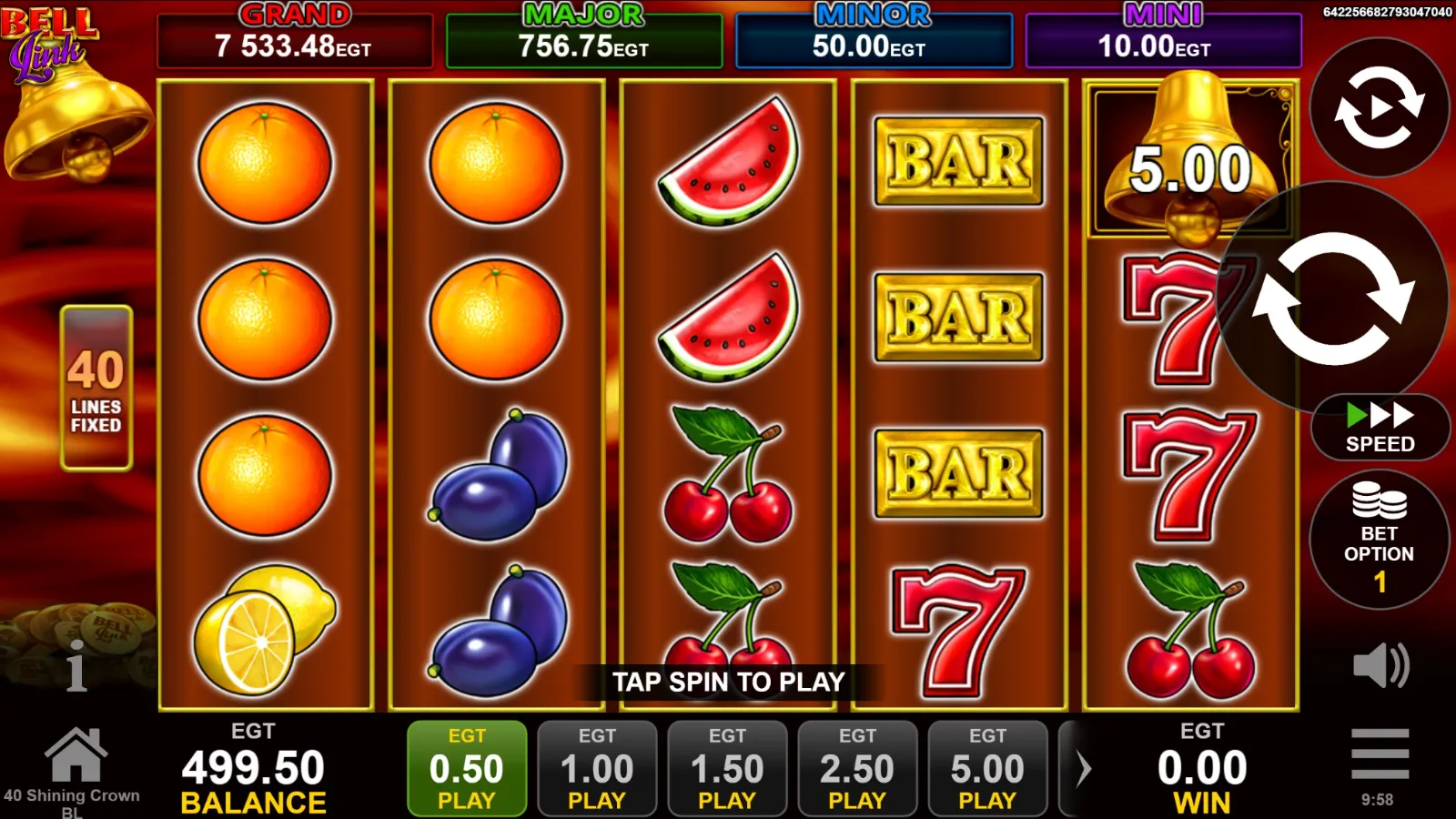Select the 0.50 EGT play bet
Image resolution: width=1456 pixels, height=819 pixels.
[x=467, y=769]
